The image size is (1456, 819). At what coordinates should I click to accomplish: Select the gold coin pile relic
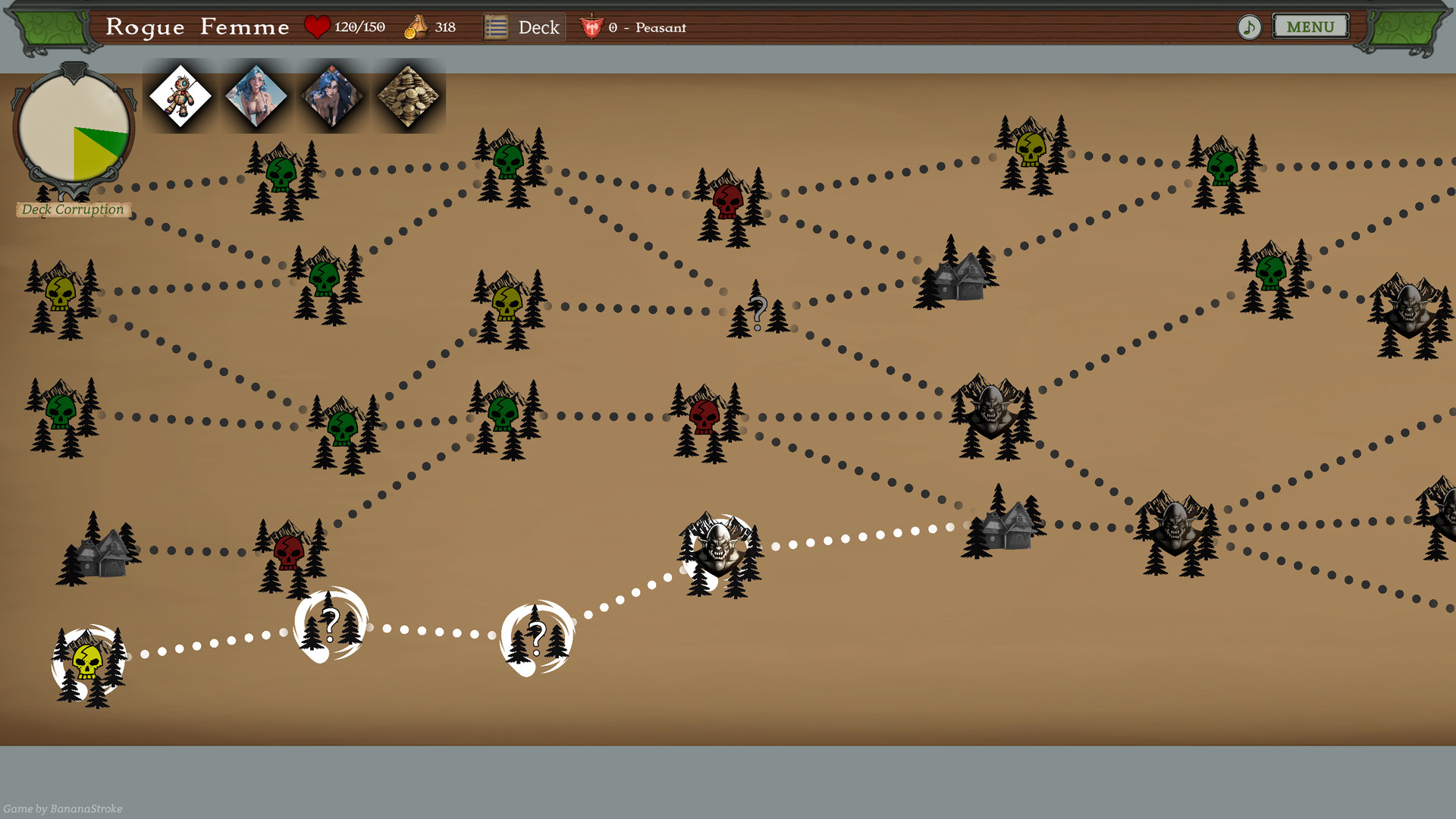[x=408, y=96]
